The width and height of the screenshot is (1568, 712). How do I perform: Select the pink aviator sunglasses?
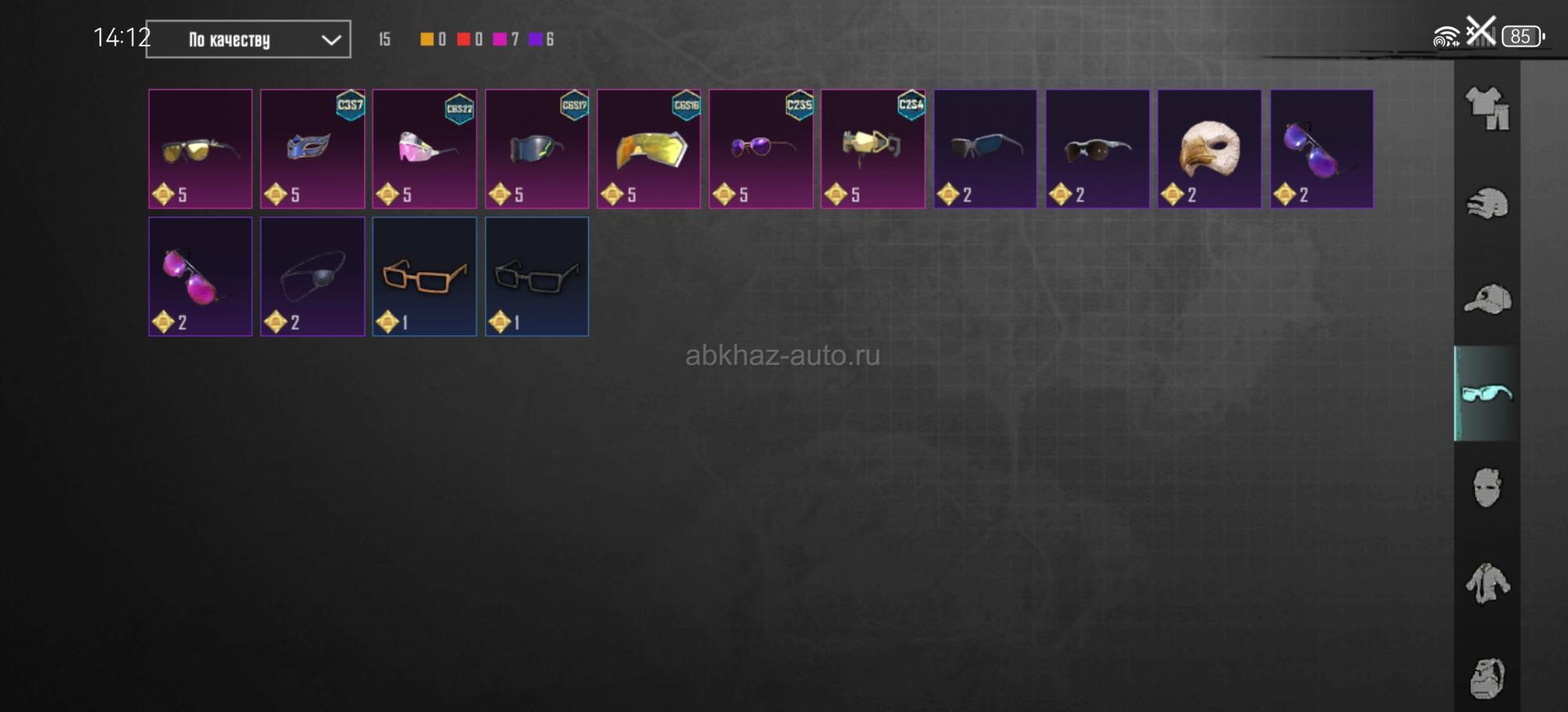click(x=200, y=276)
